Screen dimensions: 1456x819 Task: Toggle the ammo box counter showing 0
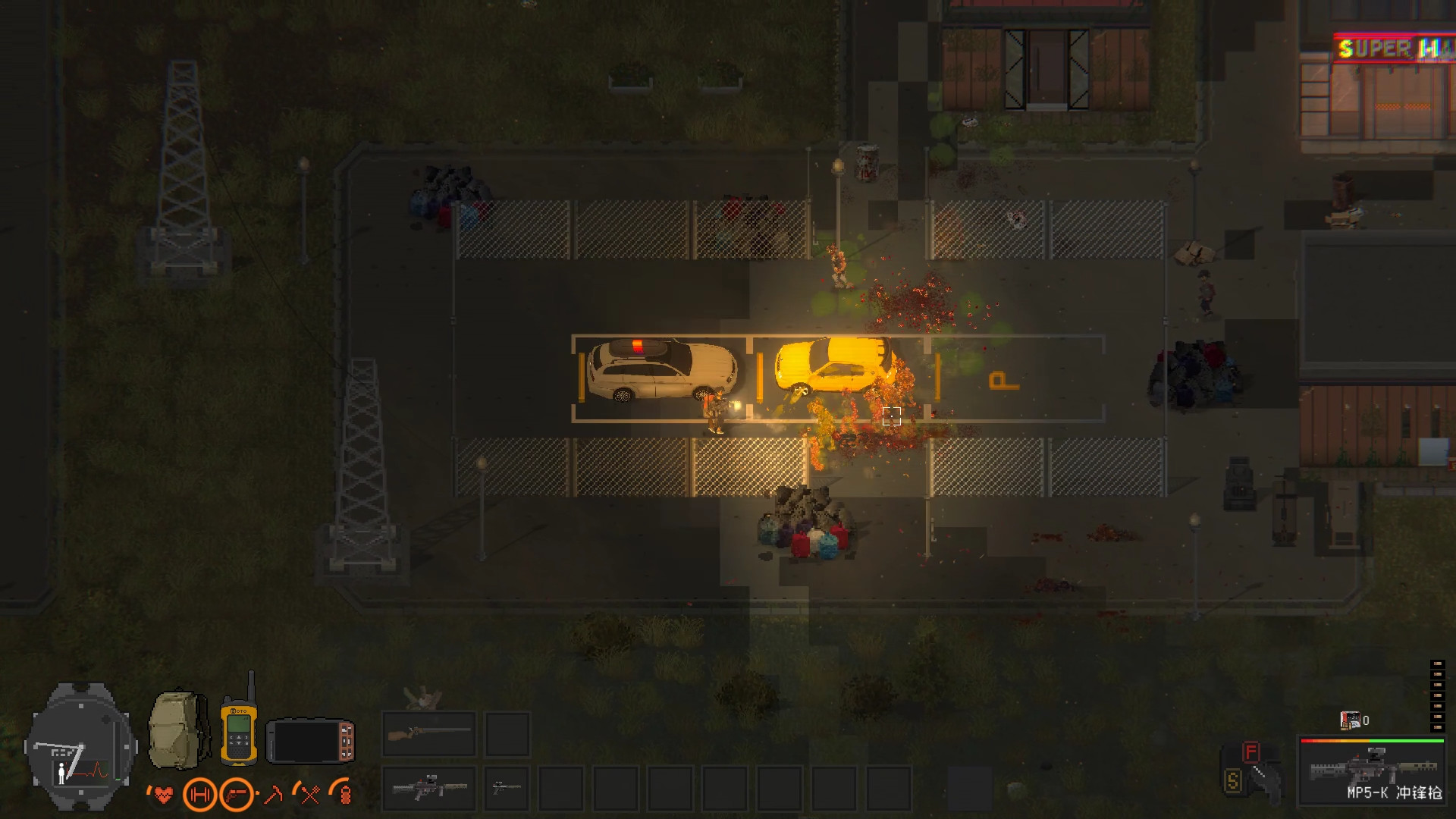click(1349, 720)
